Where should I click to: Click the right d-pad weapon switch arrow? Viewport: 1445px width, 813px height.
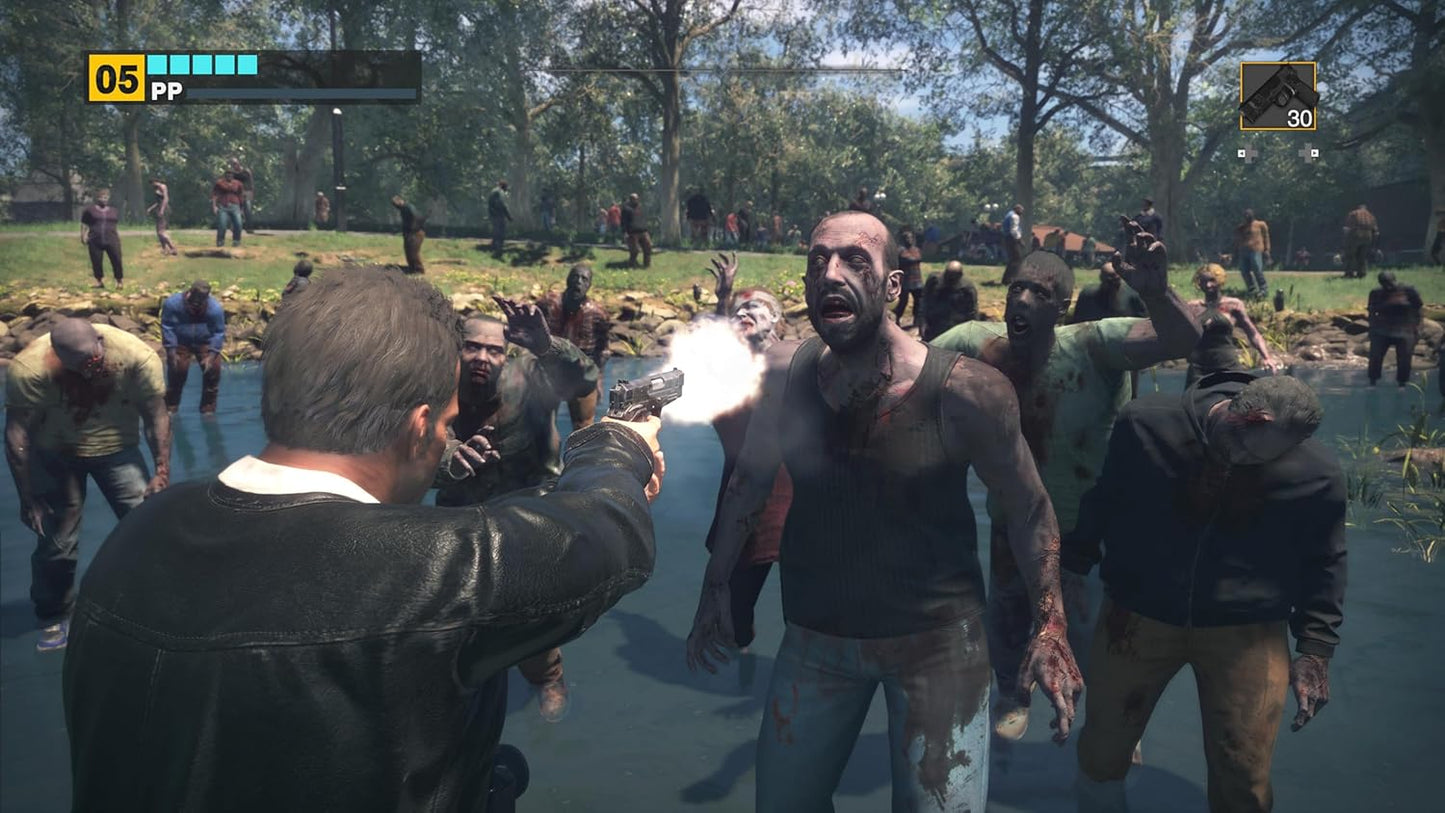pyautogui.click(x=1315, y=153)
